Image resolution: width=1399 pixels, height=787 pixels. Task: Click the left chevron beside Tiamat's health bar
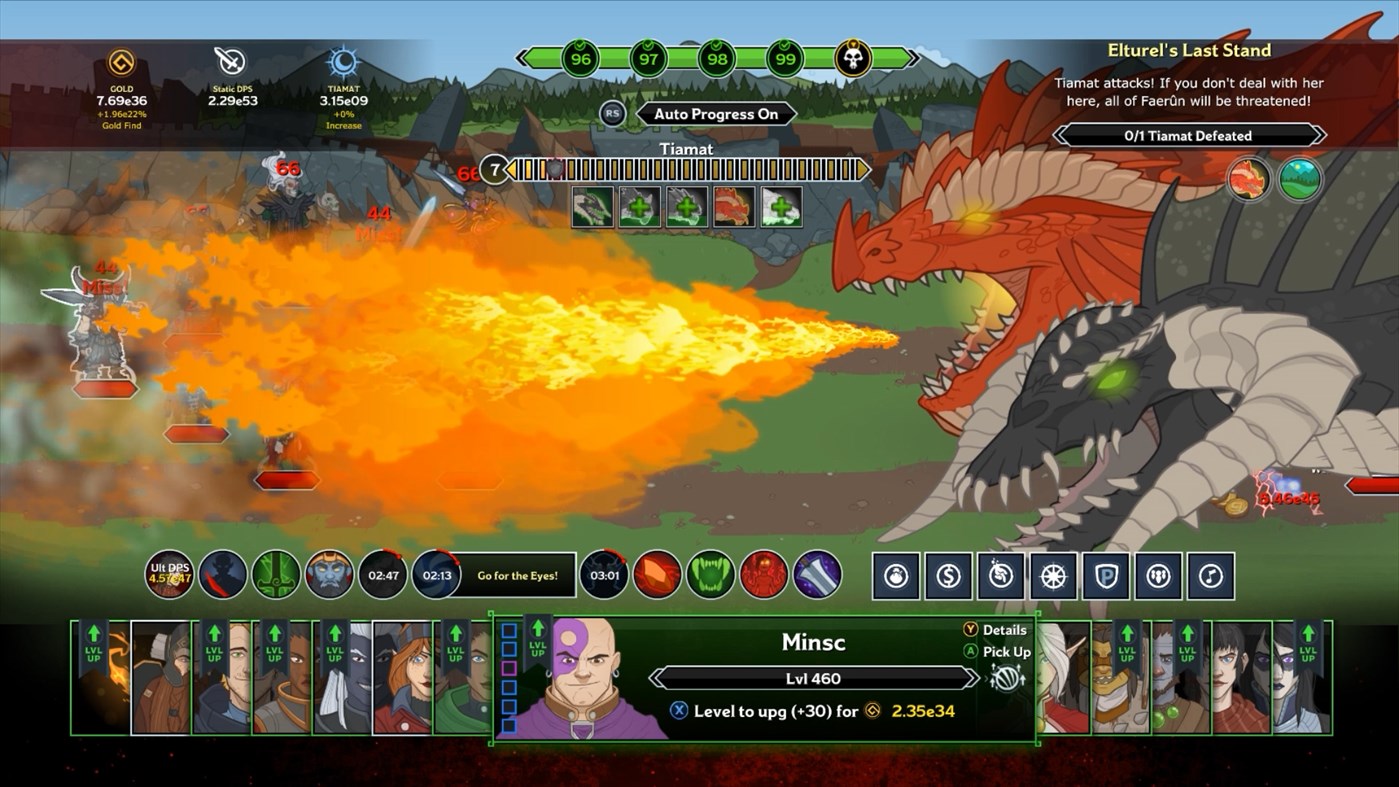coord(510,170)
